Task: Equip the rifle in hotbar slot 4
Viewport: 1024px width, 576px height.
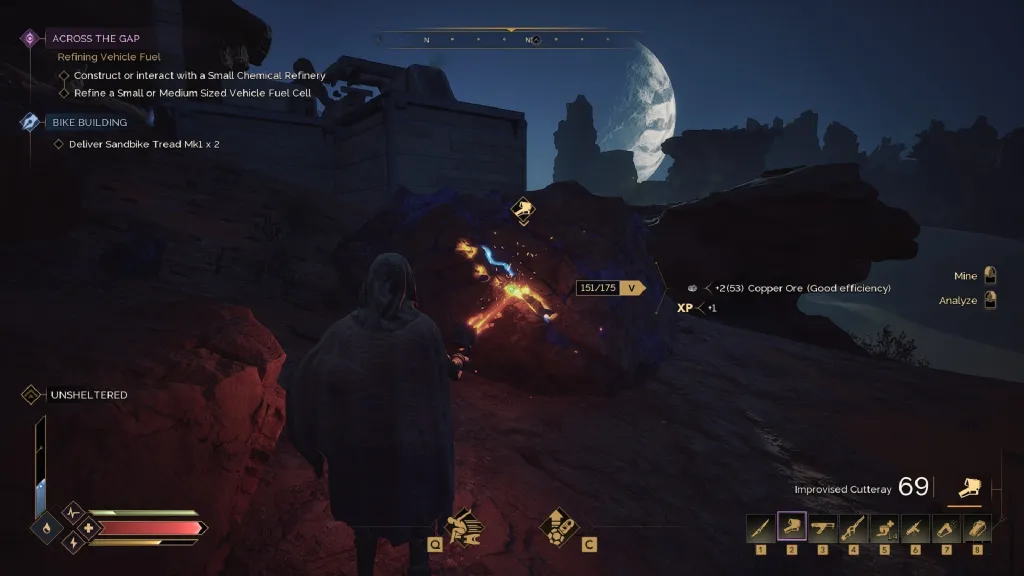Action: 853,527
